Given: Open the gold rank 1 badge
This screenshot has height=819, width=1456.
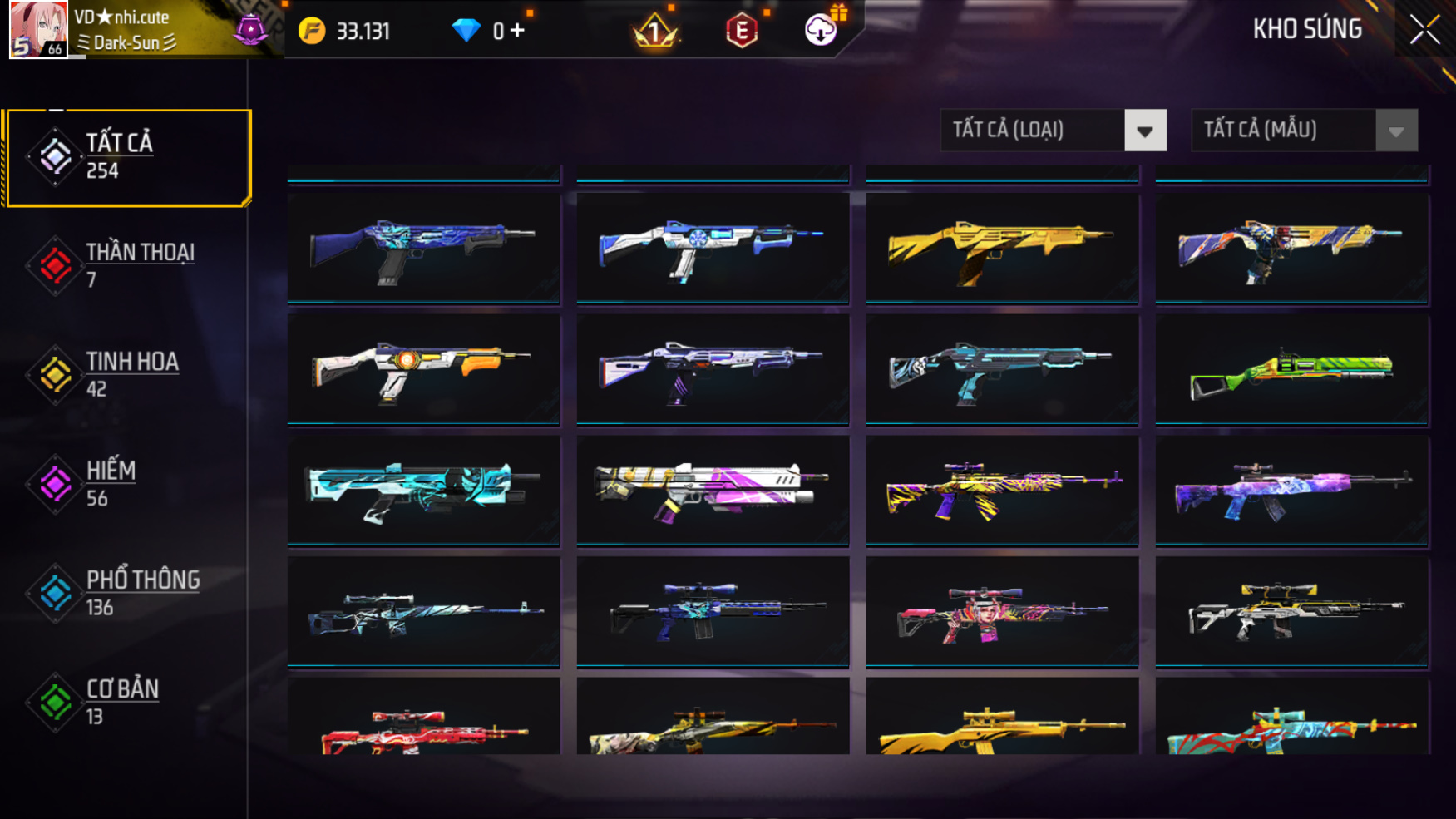Looking at the screenshot, I should (655, 32).
